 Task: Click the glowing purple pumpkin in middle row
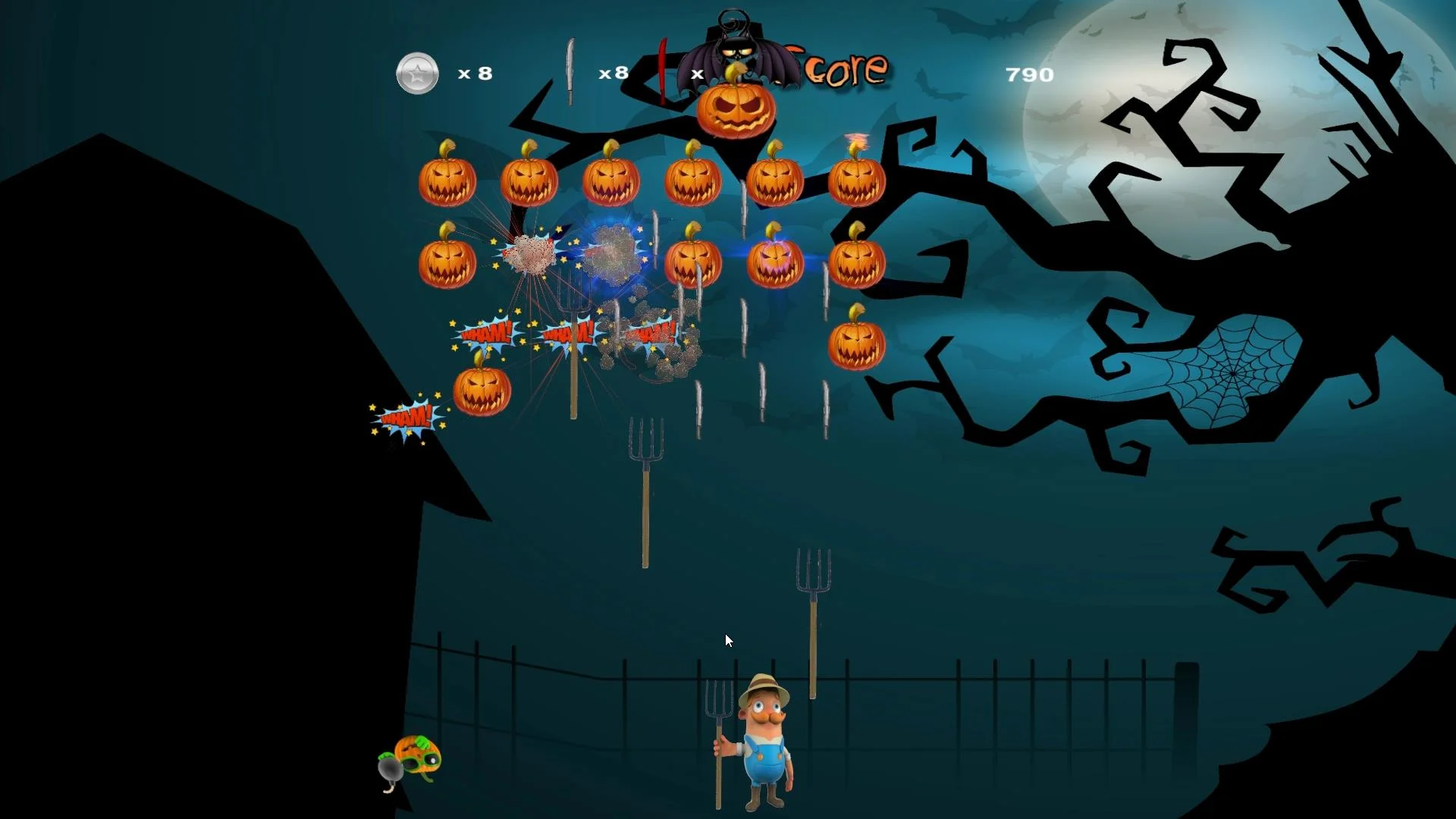click(x=775, y=262)
